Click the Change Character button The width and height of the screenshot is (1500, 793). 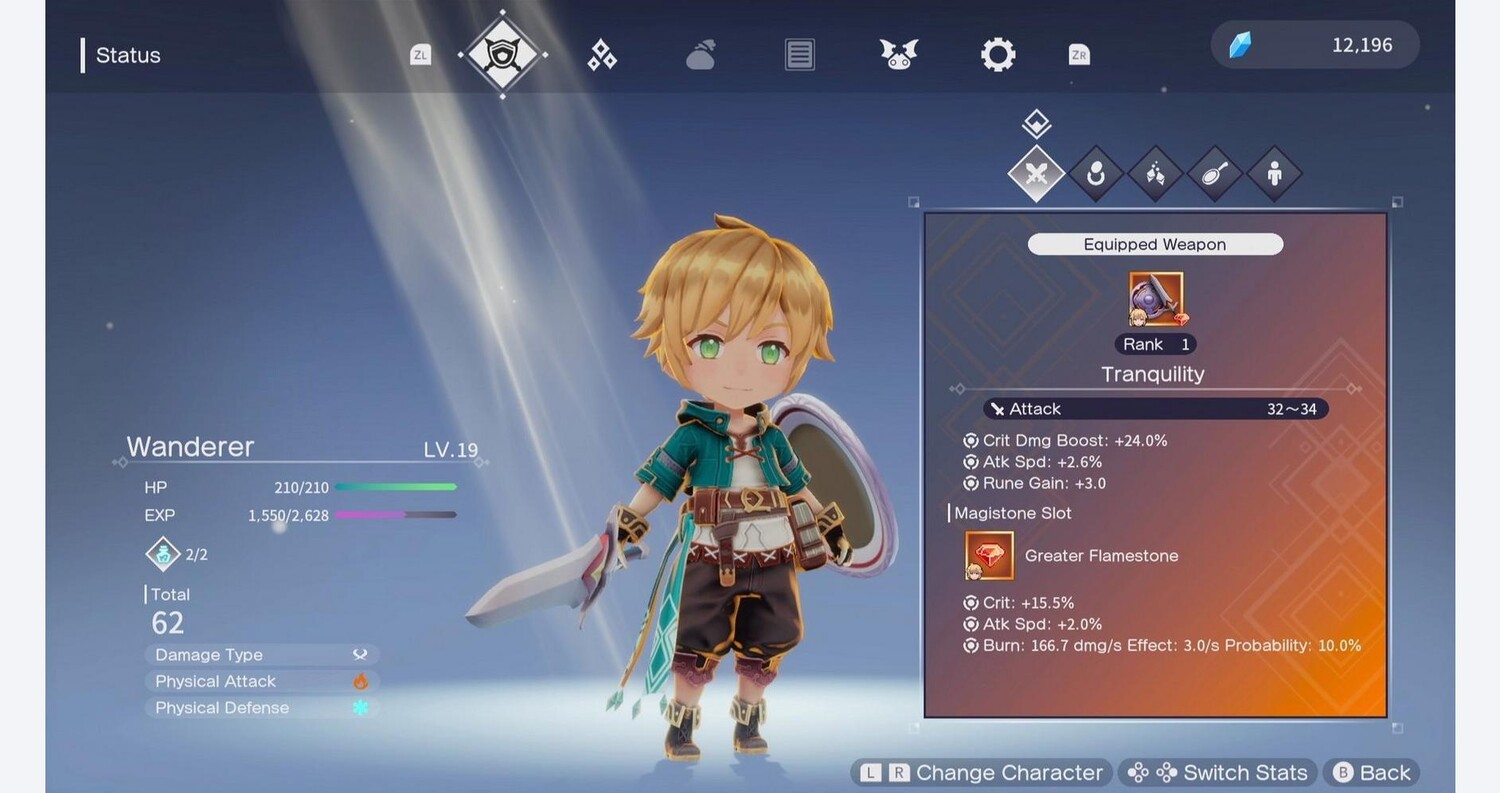click(982, 773)
